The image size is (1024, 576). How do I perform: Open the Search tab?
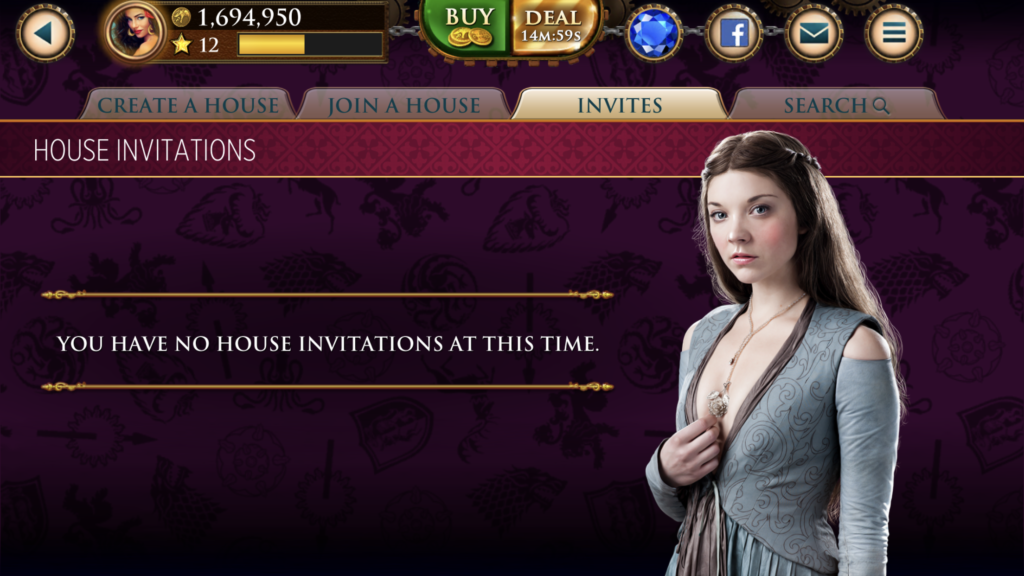(x=836, y=105)
